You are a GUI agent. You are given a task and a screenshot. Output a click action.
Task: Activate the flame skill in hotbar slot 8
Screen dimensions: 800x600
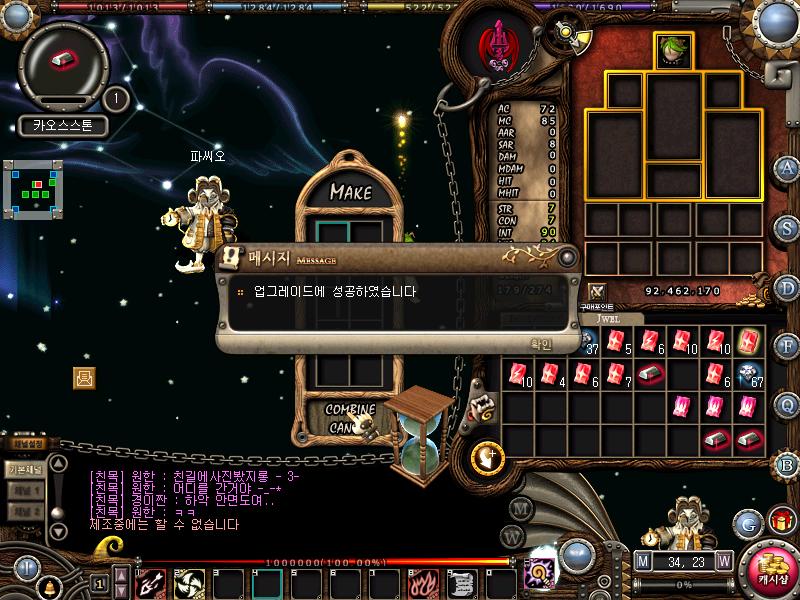point(421,583)
